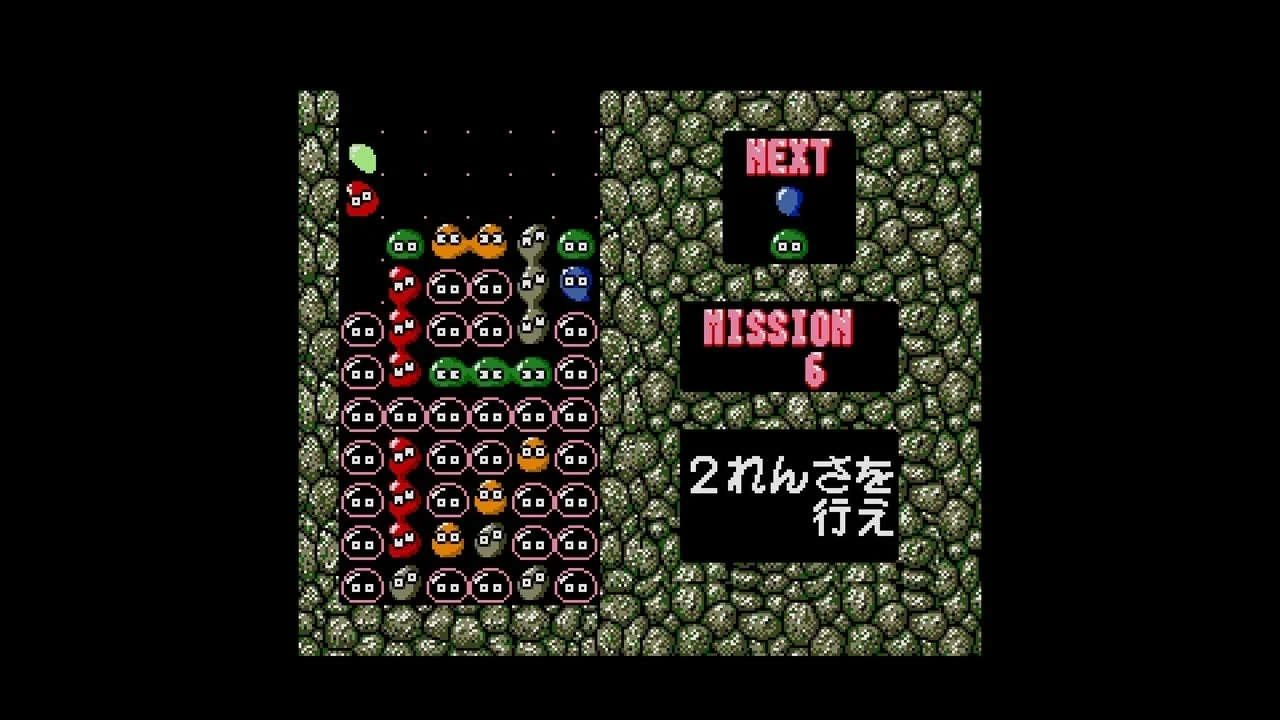The image size is (1280, 720).
Task: Click the dark blue puyo on the right edge
Action: (576, 283)
